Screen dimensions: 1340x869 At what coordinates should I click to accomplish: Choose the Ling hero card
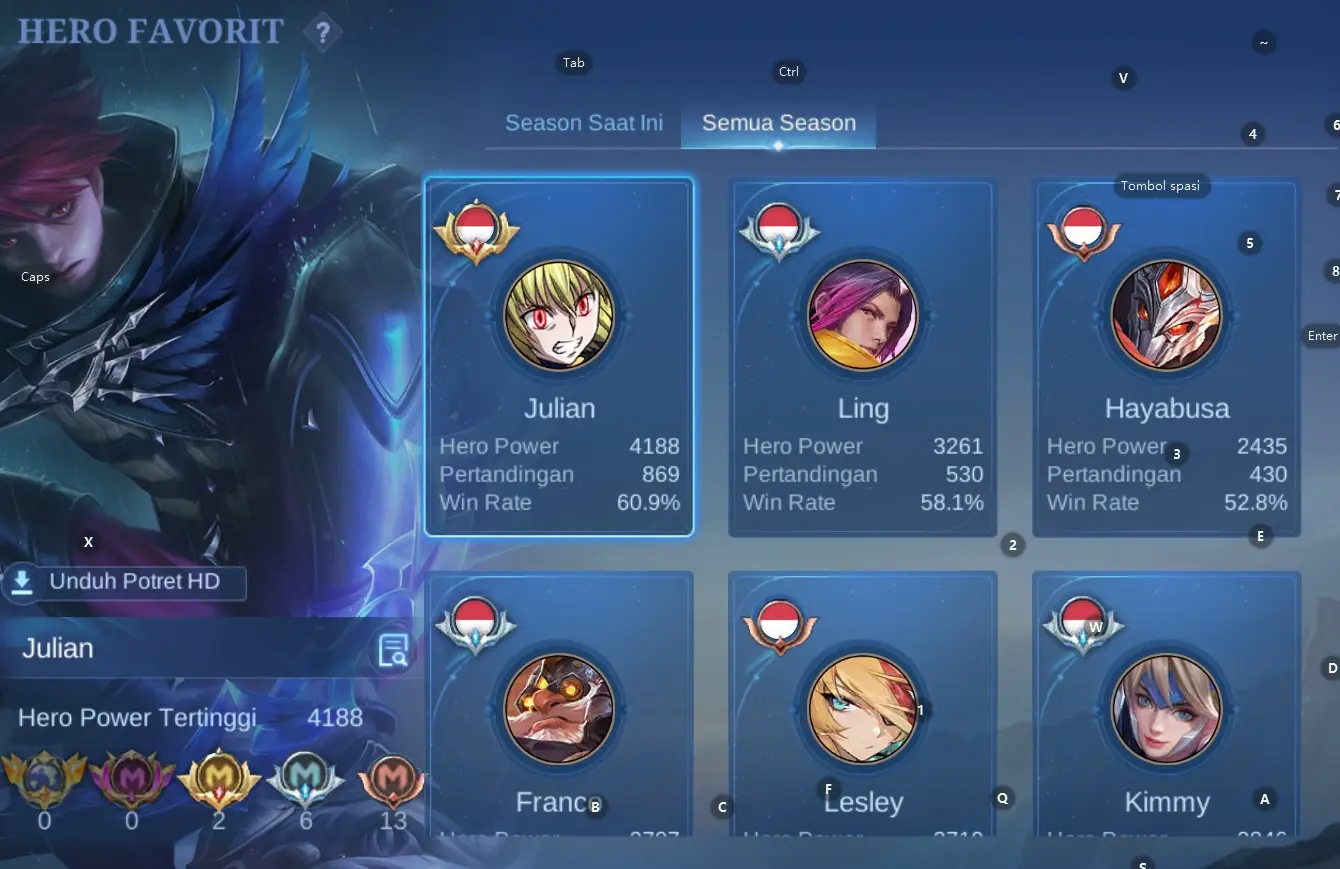862,357
